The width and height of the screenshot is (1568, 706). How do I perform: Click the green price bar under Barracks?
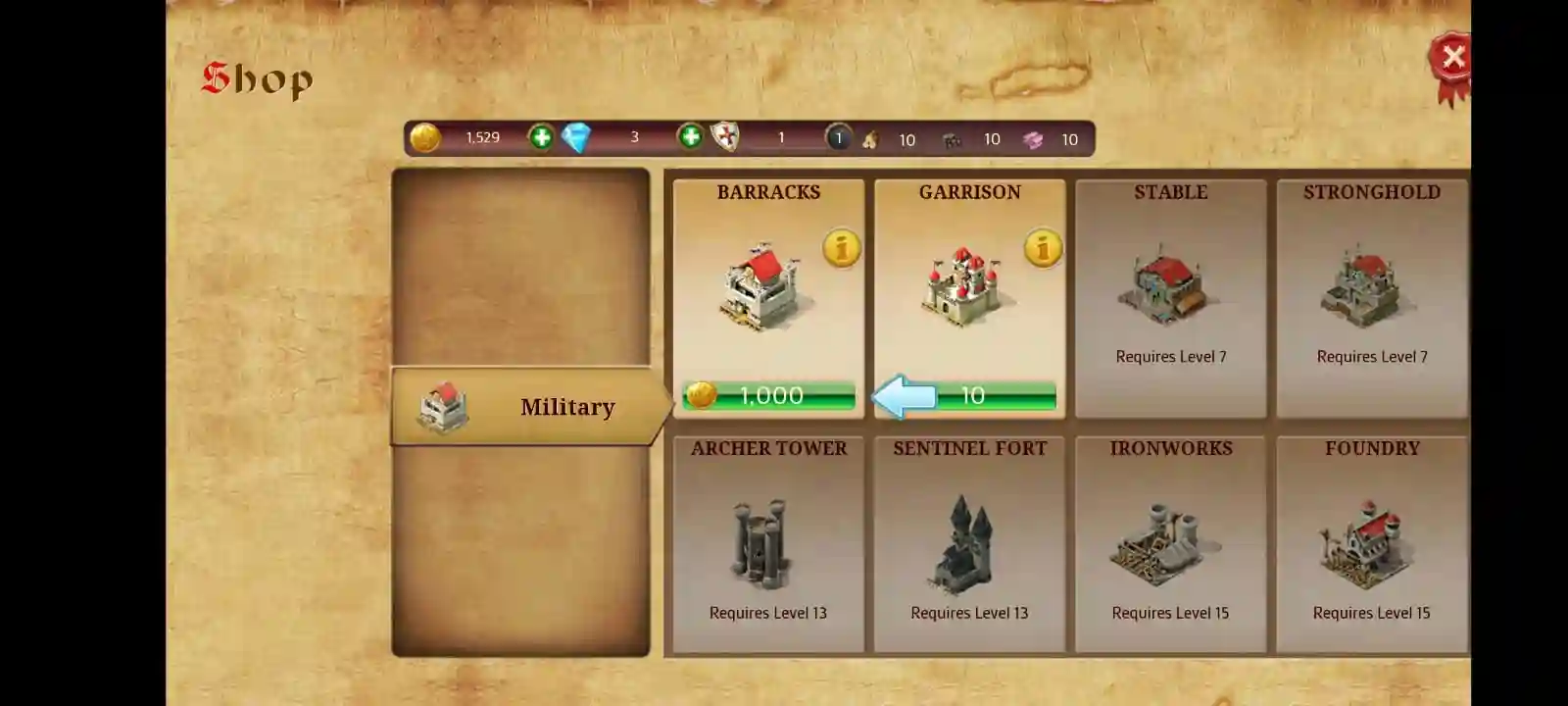(767, 395)
